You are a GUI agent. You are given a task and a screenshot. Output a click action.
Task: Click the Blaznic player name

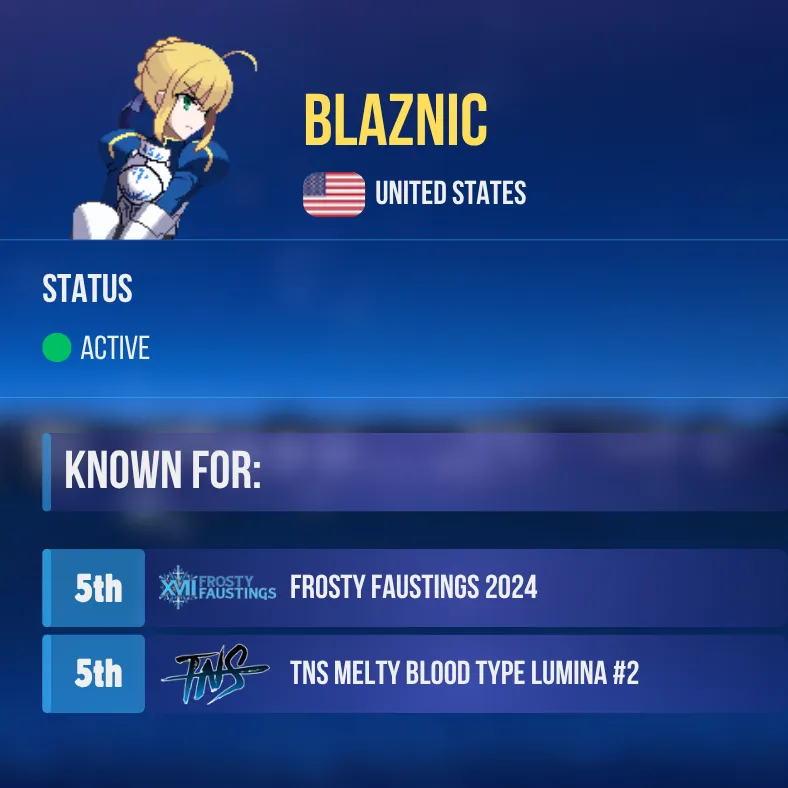(x=396, y=122)
